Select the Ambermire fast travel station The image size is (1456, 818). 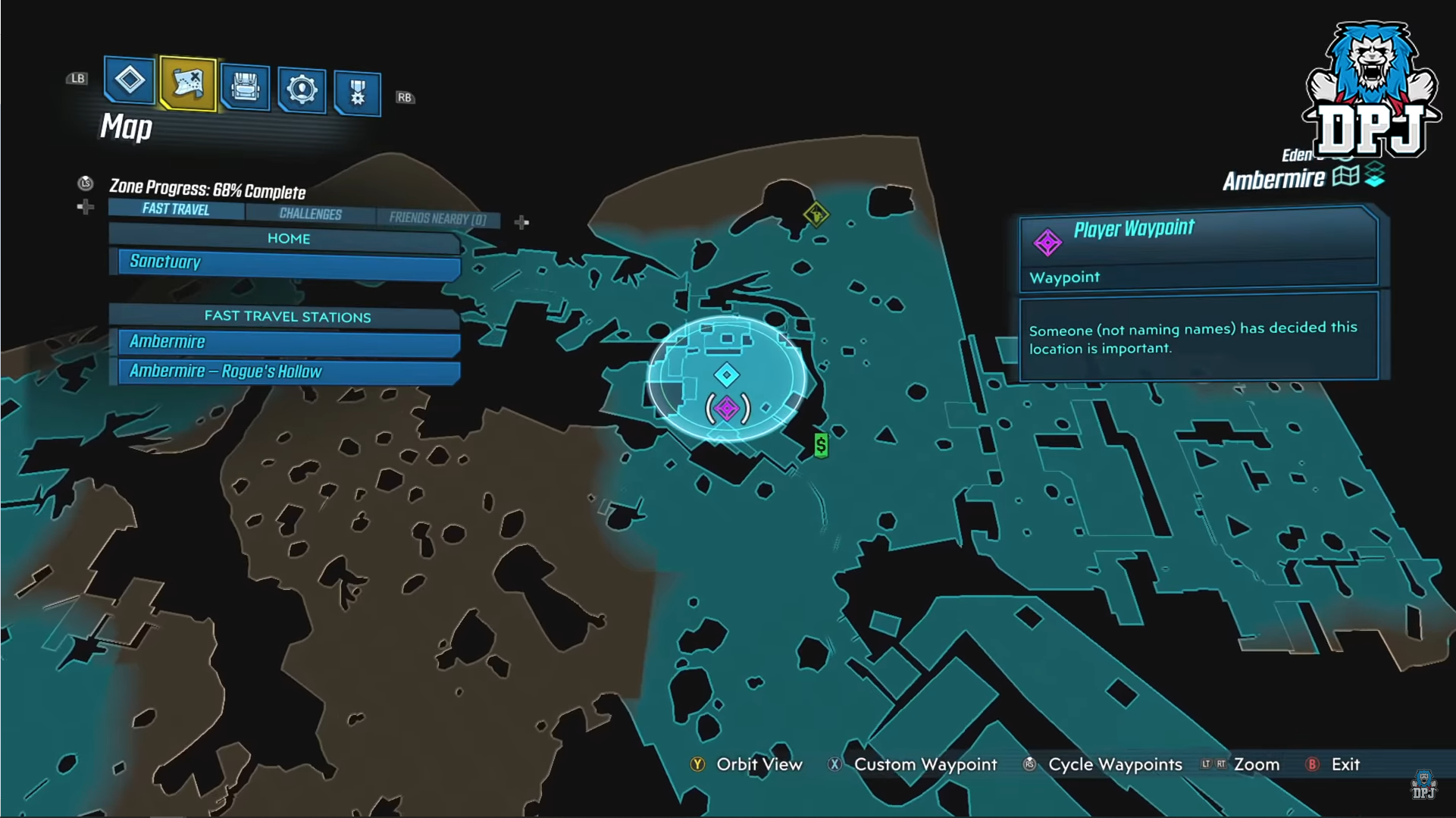click(x=288, y=343)
